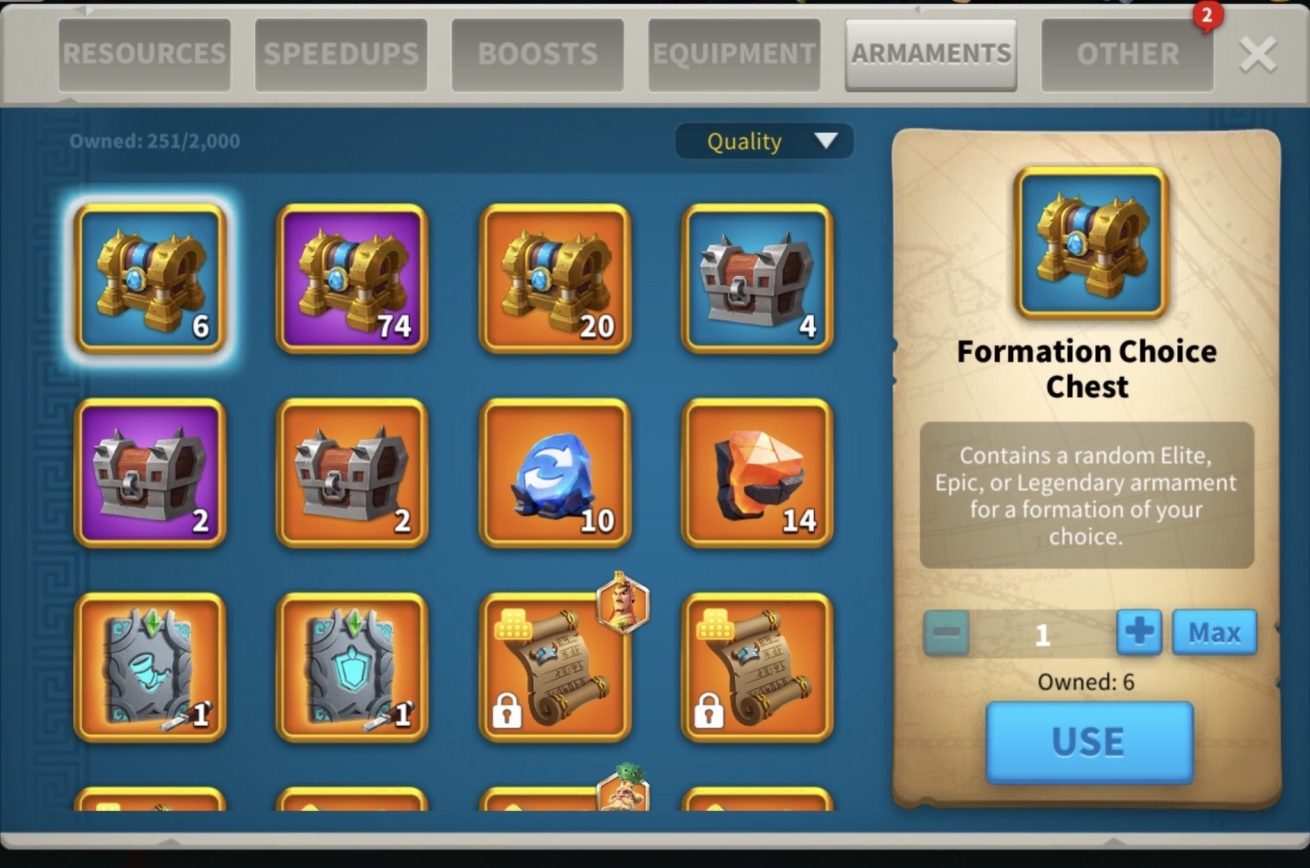The image size is (1310, 868).
Task: Select the stone tablet with shield emblem
Action: (x=352, y=667)
